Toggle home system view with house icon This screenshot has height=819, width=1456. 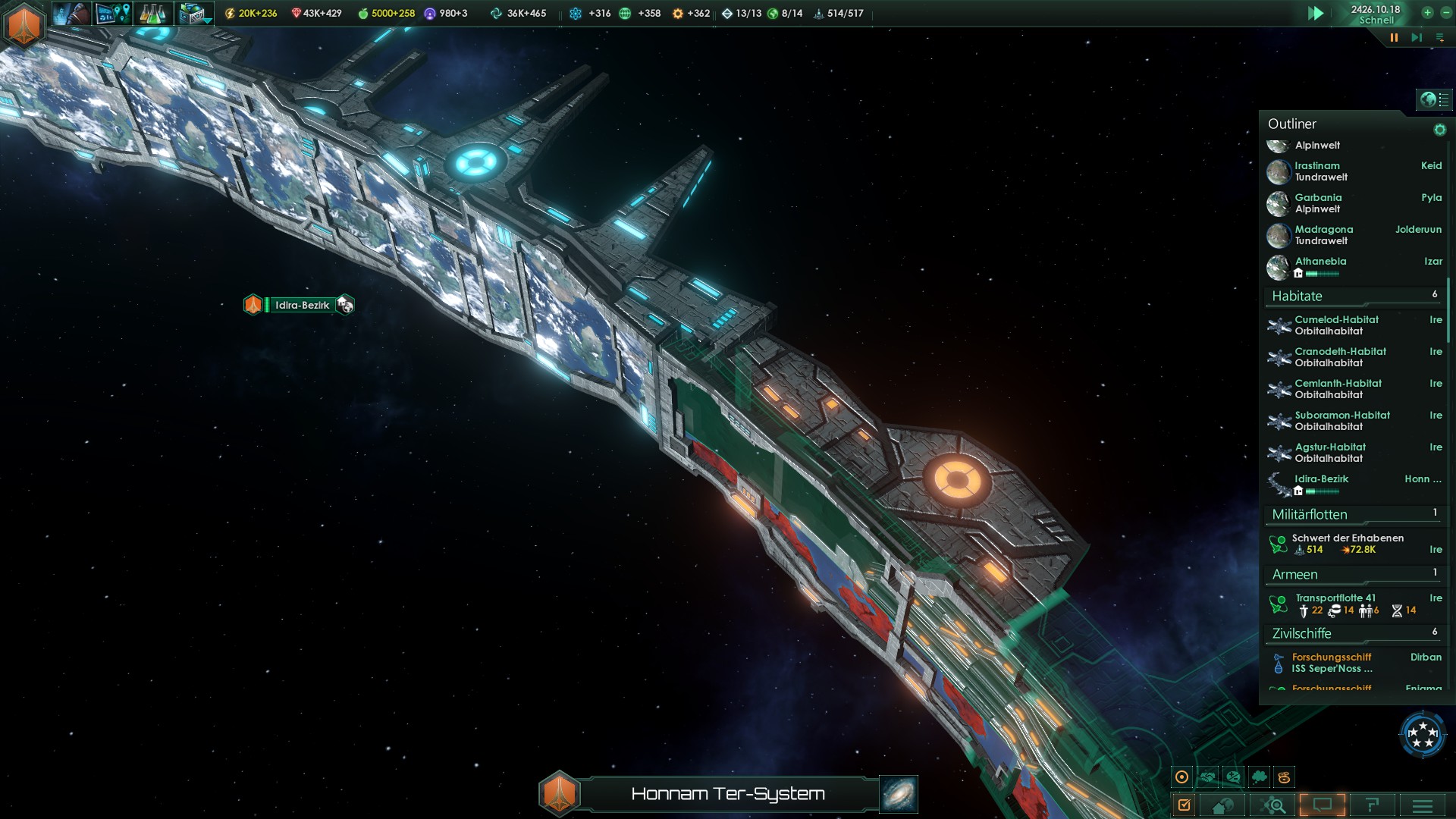[x=1222, y=805]
